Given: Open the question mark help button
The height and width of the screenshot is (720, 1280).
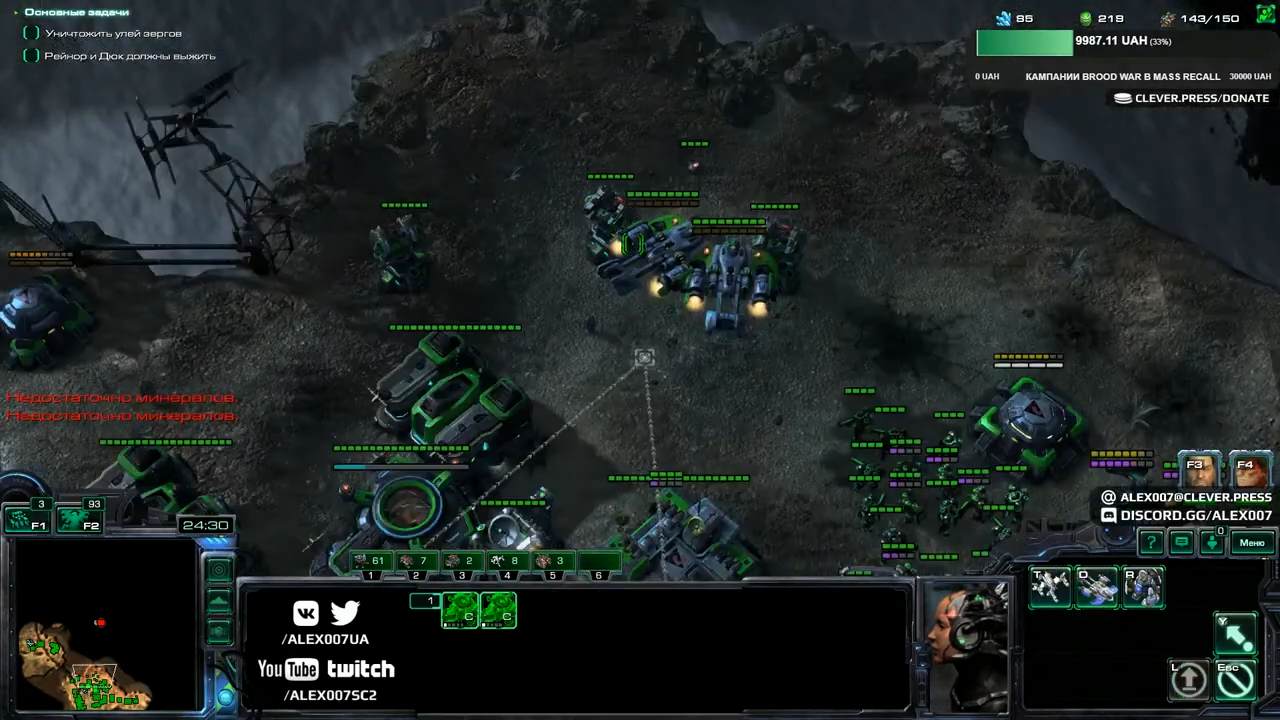Looking at the screenshot, I should click(x=1151, y=542).
